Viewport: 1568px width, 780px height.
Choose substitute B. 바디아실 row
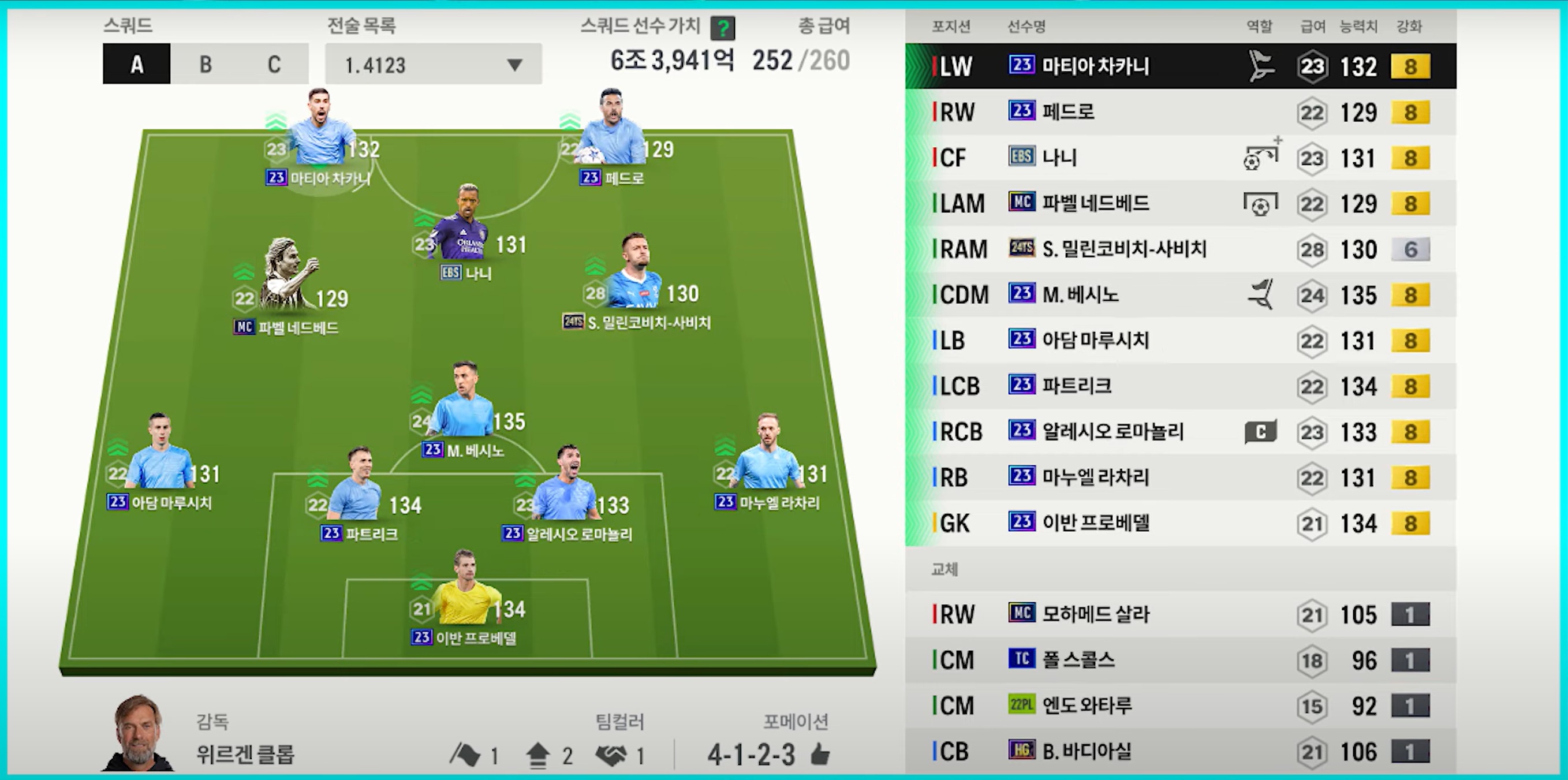[1179, 751]
